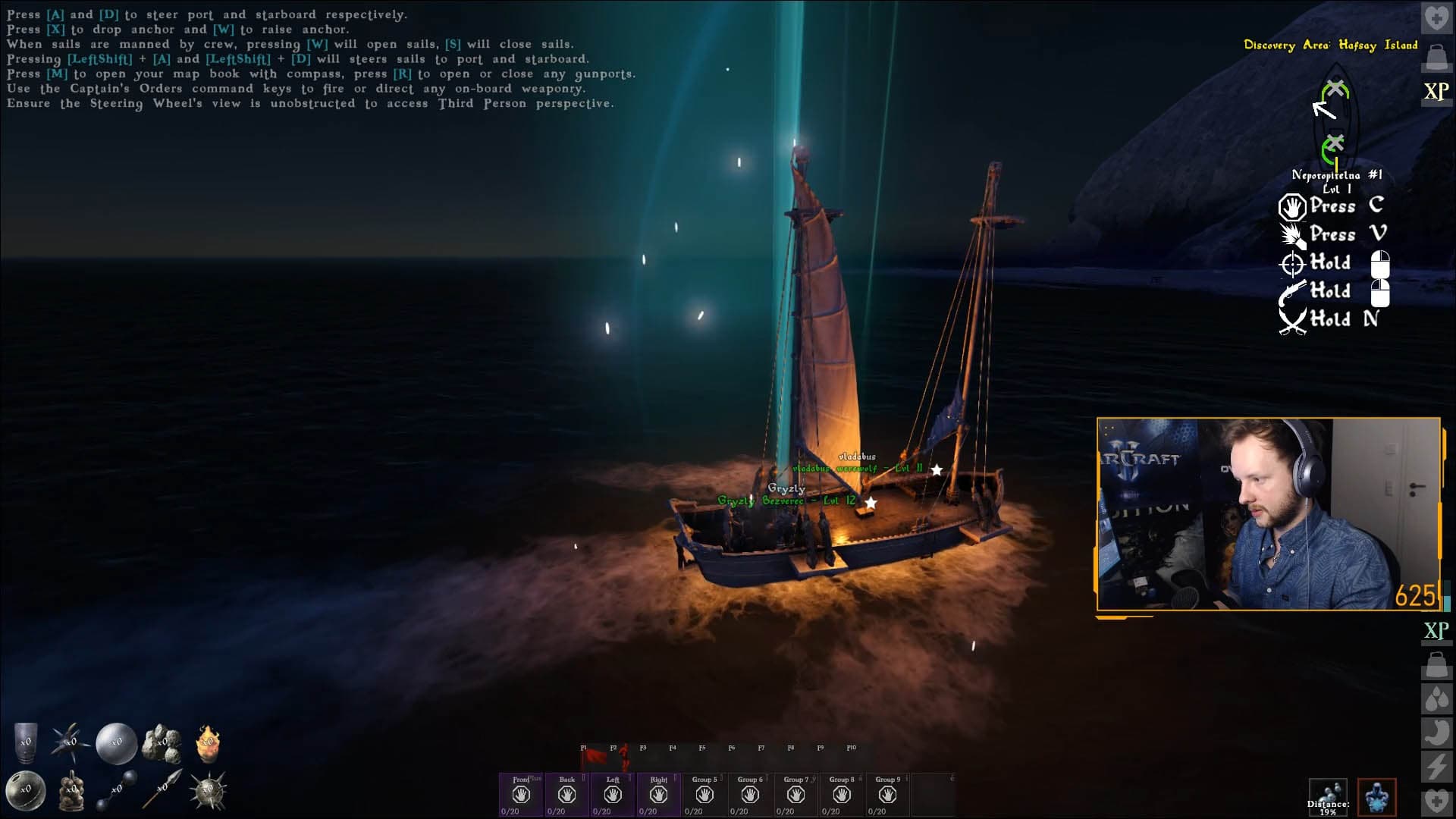The width and height of the screenshot is (1456, 819).
Task: Choose the Left weapon group slot
Action: (613, 794)
